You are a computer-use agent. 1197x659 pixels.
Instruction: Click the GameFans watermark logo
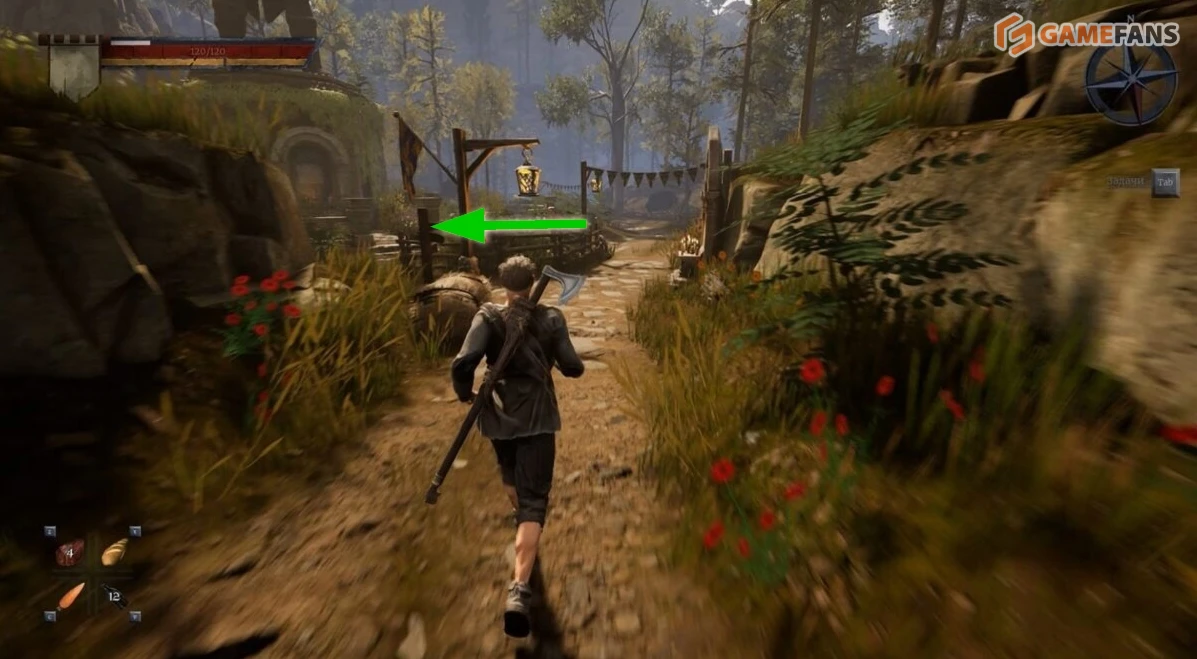(1086, 33)
